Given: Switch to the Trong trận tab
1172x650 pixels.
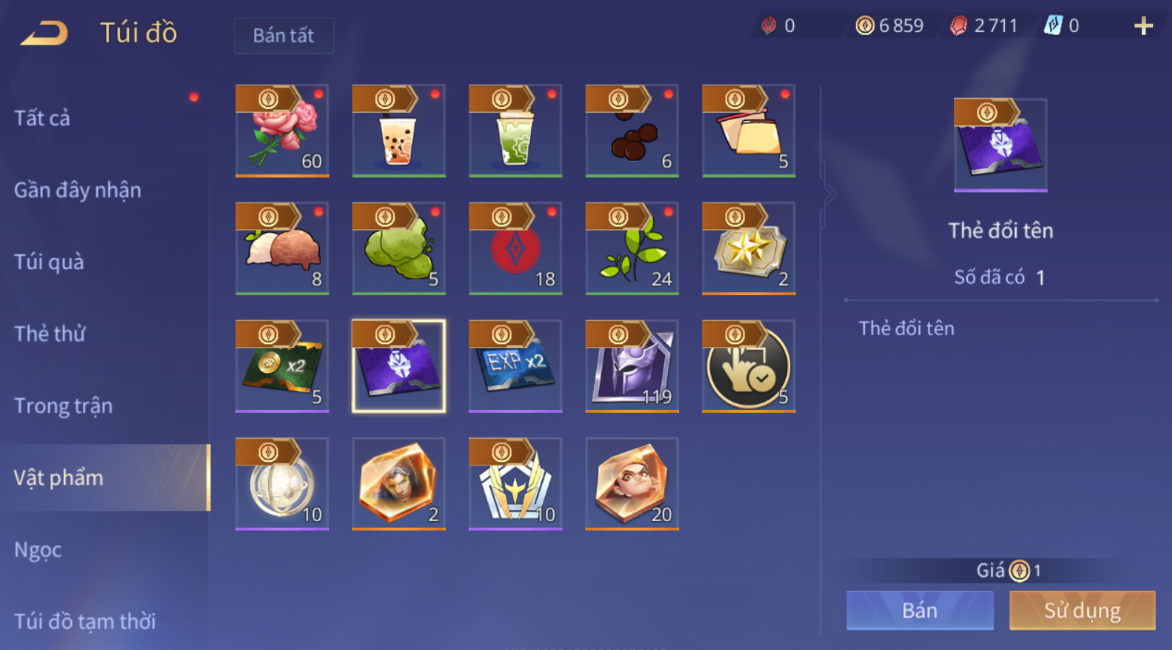Looking at the screenshot, I should click(63, 406).
